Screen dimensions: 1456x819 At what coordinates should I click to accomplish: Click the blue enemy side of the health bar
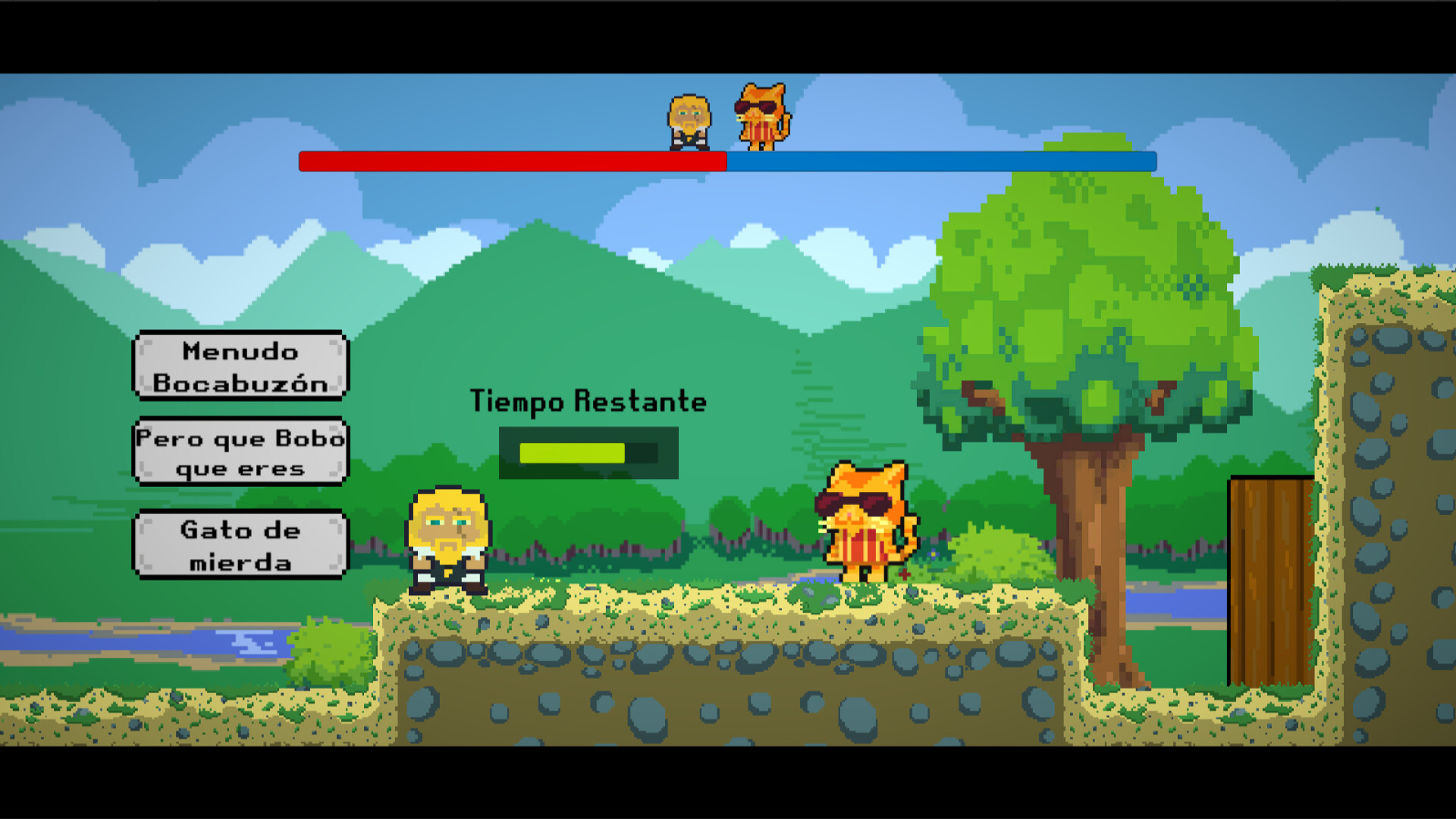(940, 161)
